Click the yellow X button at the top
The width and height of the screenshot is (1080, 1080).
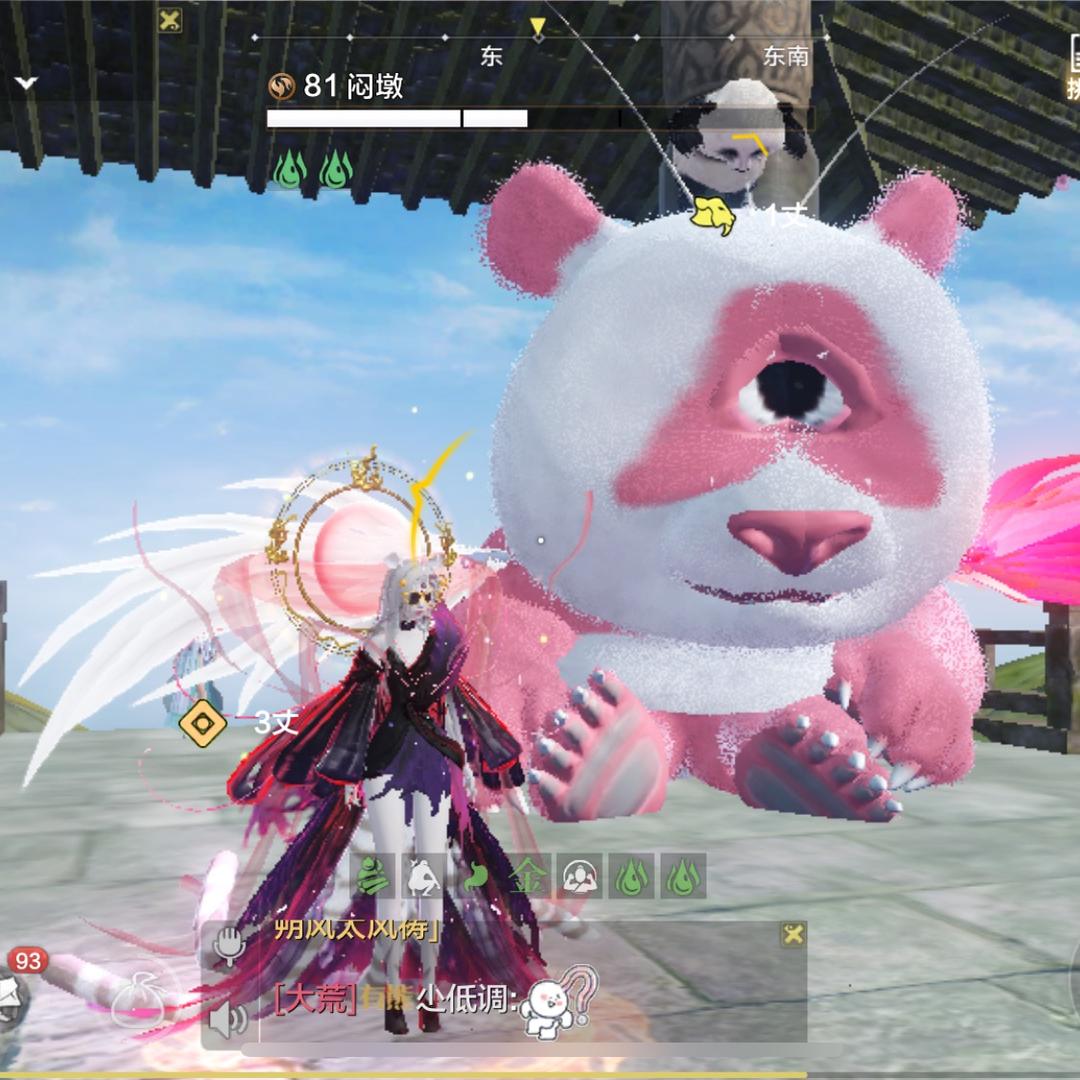coord(170,20)
